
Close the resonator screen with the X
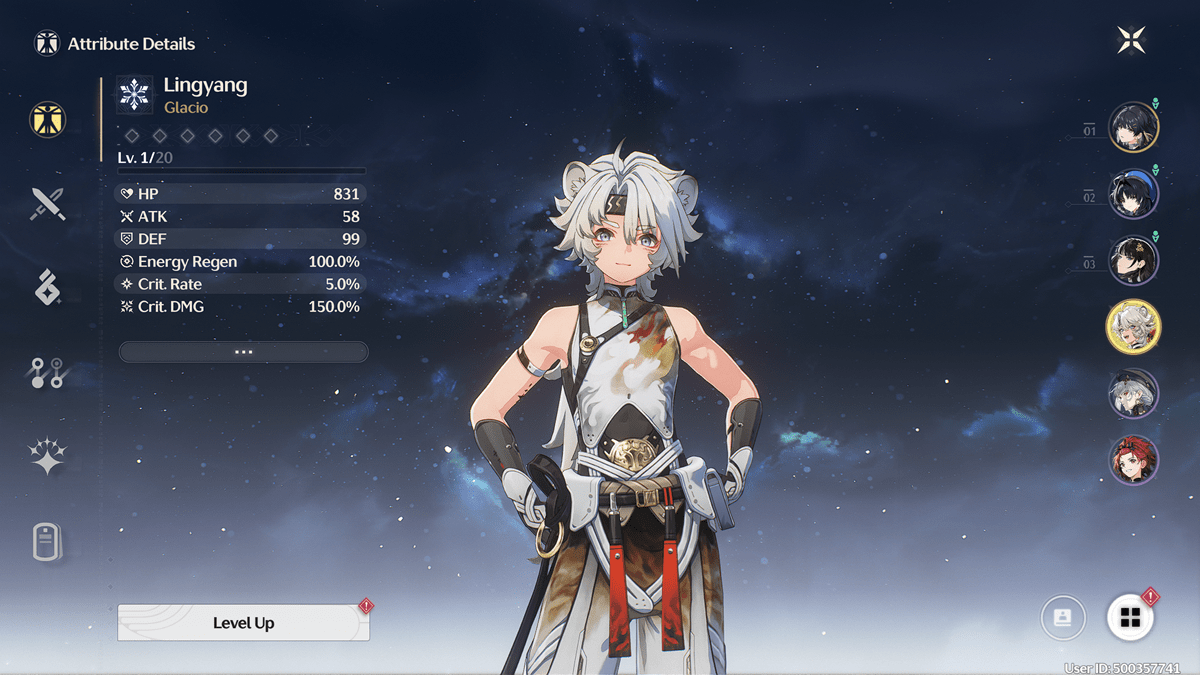[1131, 40]
